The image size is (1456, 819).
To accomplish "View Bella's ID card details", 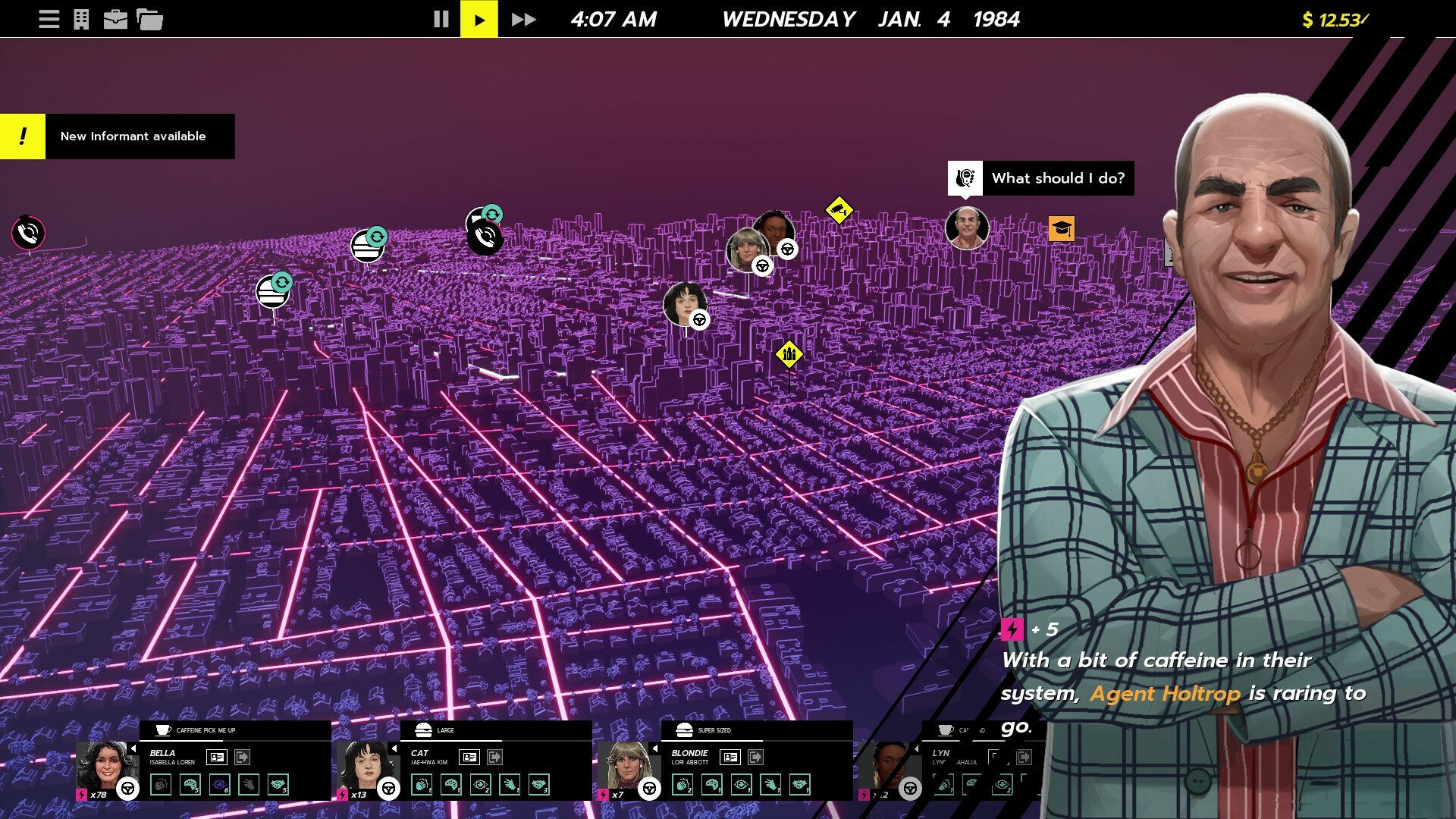I will (218, 758).
